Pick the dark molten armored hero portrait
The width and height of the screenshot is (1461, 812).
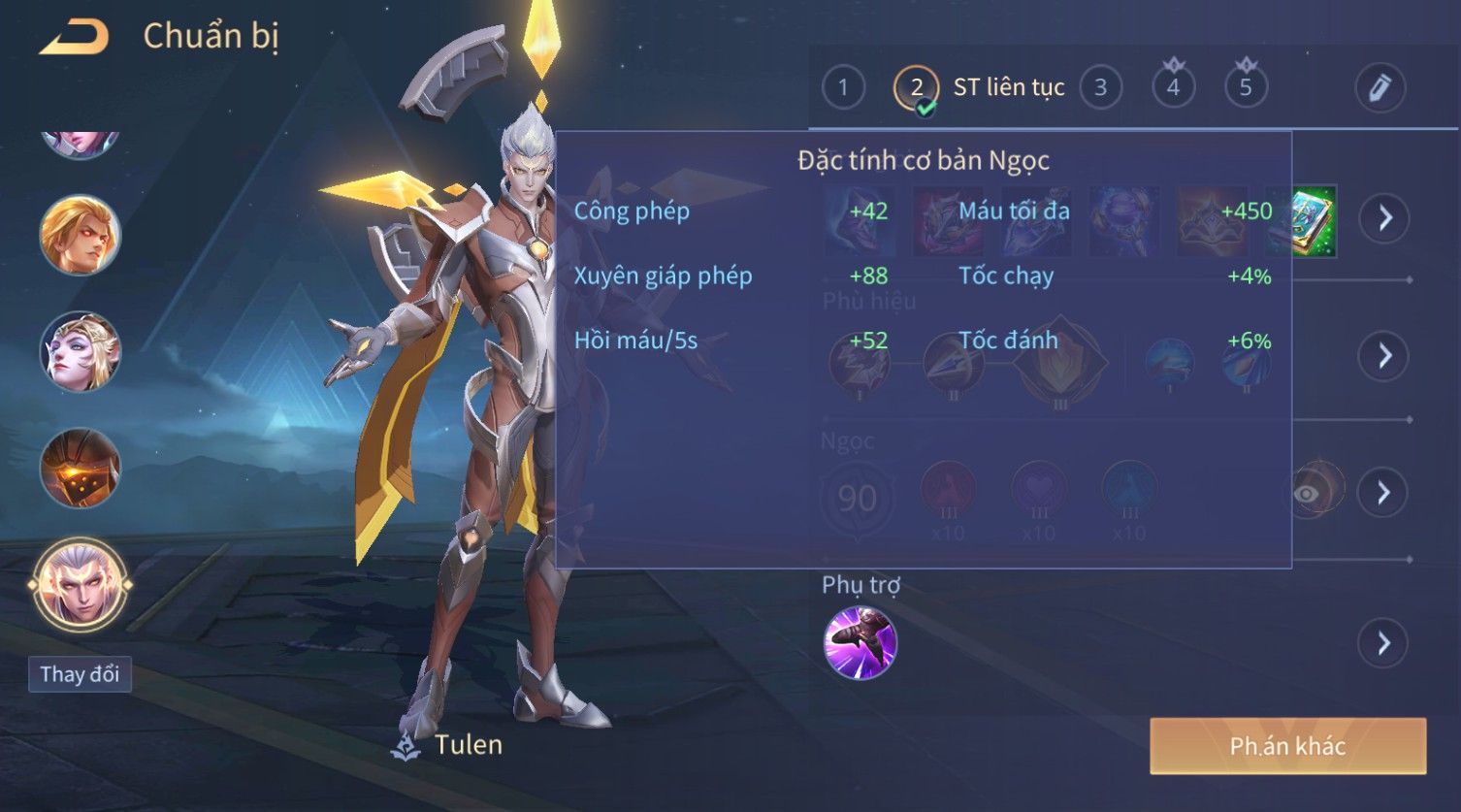coord(80,469)
